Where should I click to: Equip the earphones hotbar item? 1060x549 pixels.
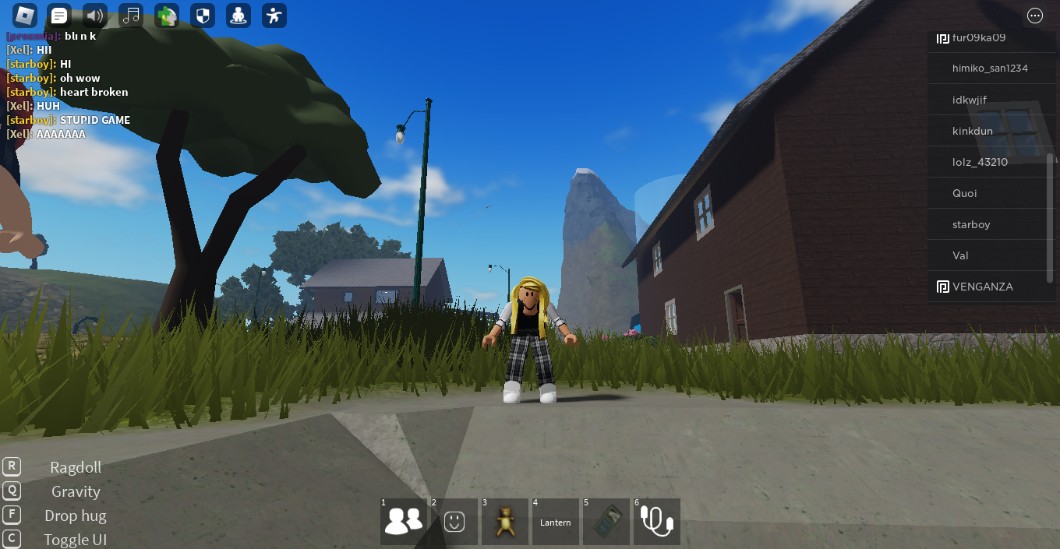(x=657, y=521)
